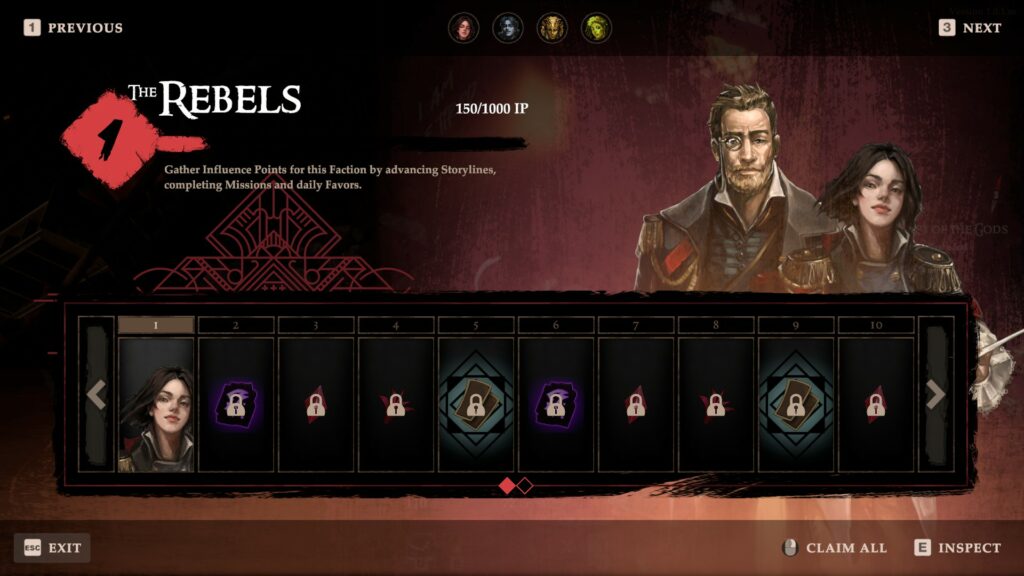The height and width of the screenshot is (576, 1024).
Task: Select the locked card reward at tier 5
Action: pos(476,403)
